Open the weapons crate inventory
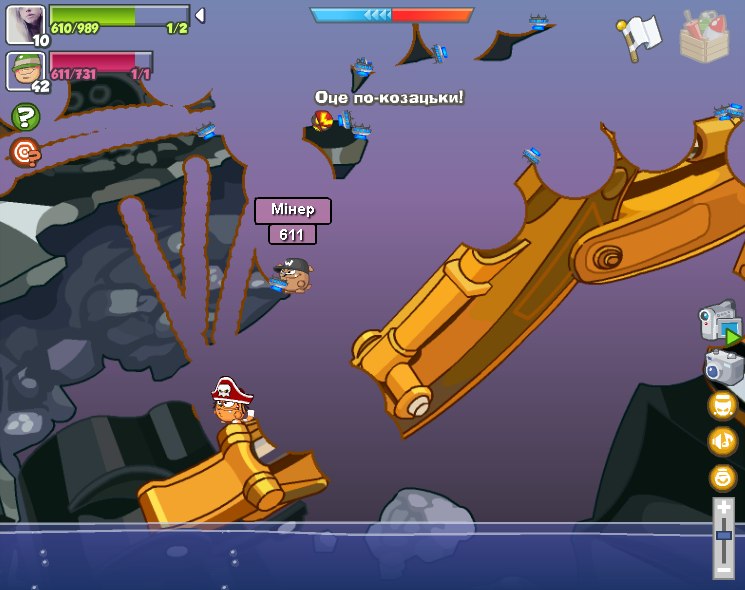This screenshot has width=745, height=590. (x=704, y=36)
